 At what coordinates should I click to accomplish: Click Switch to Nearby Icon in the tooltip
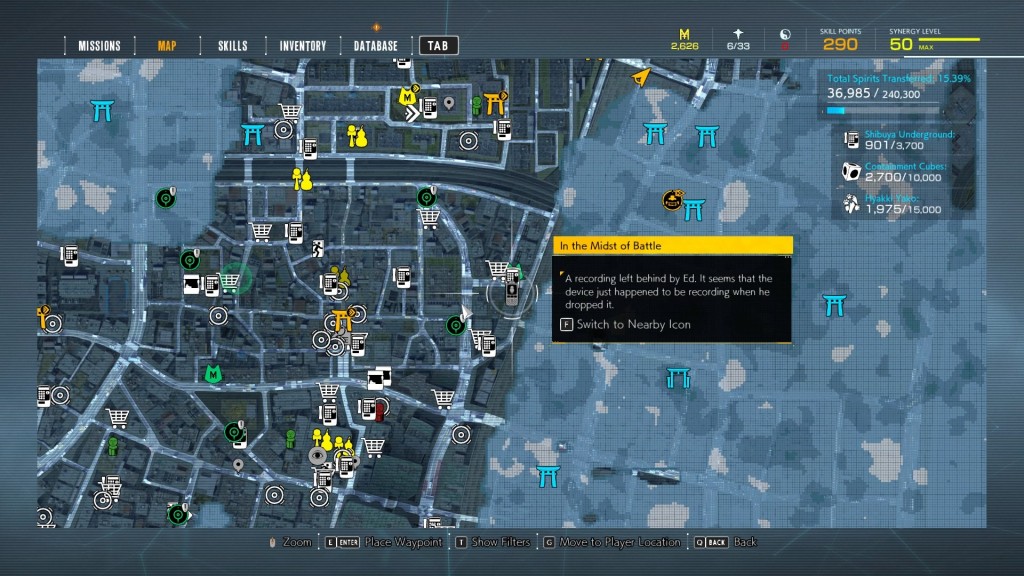click(633, 324)
